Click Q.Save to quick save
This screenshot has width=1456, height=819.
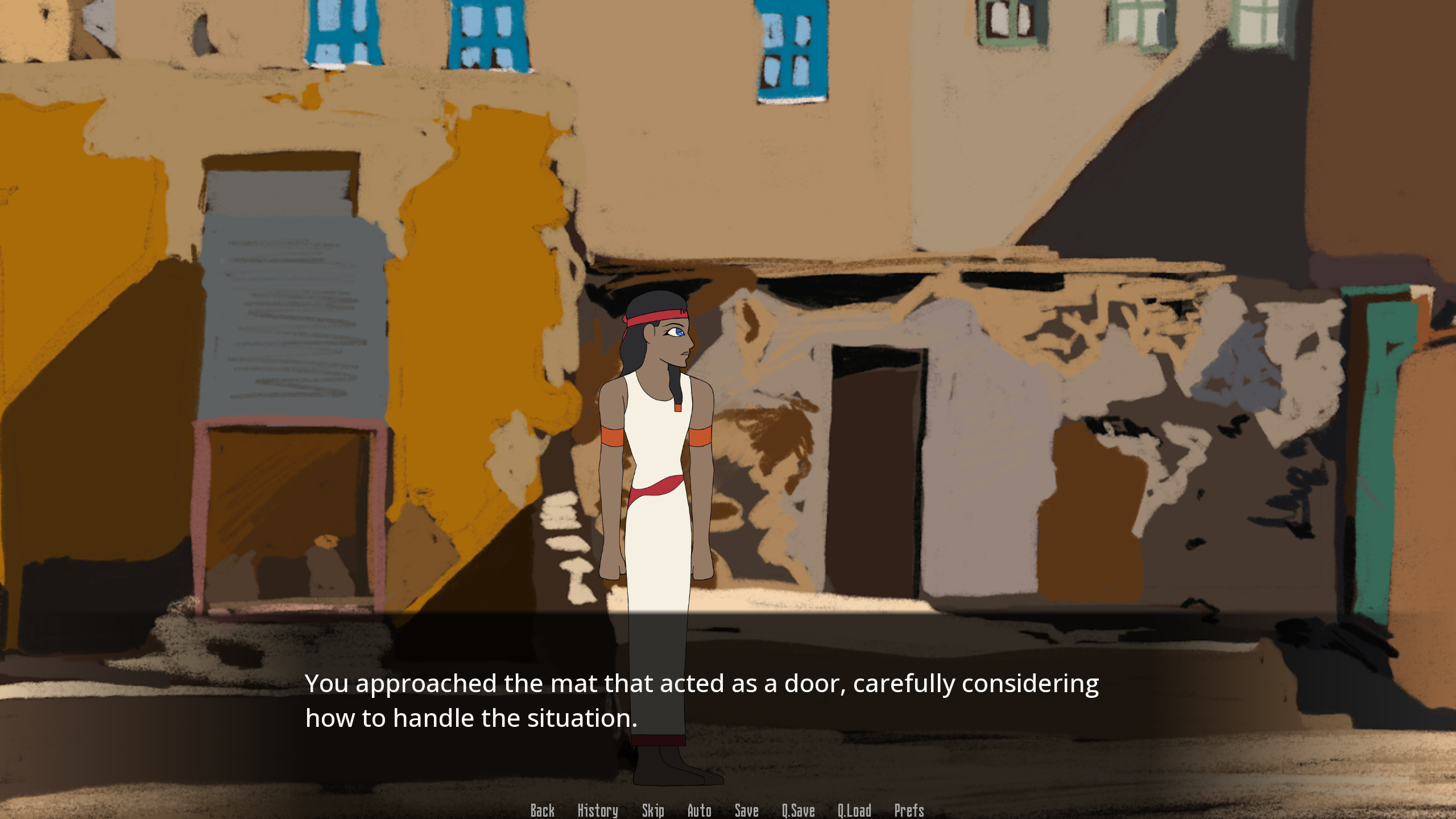click(798, 810)
